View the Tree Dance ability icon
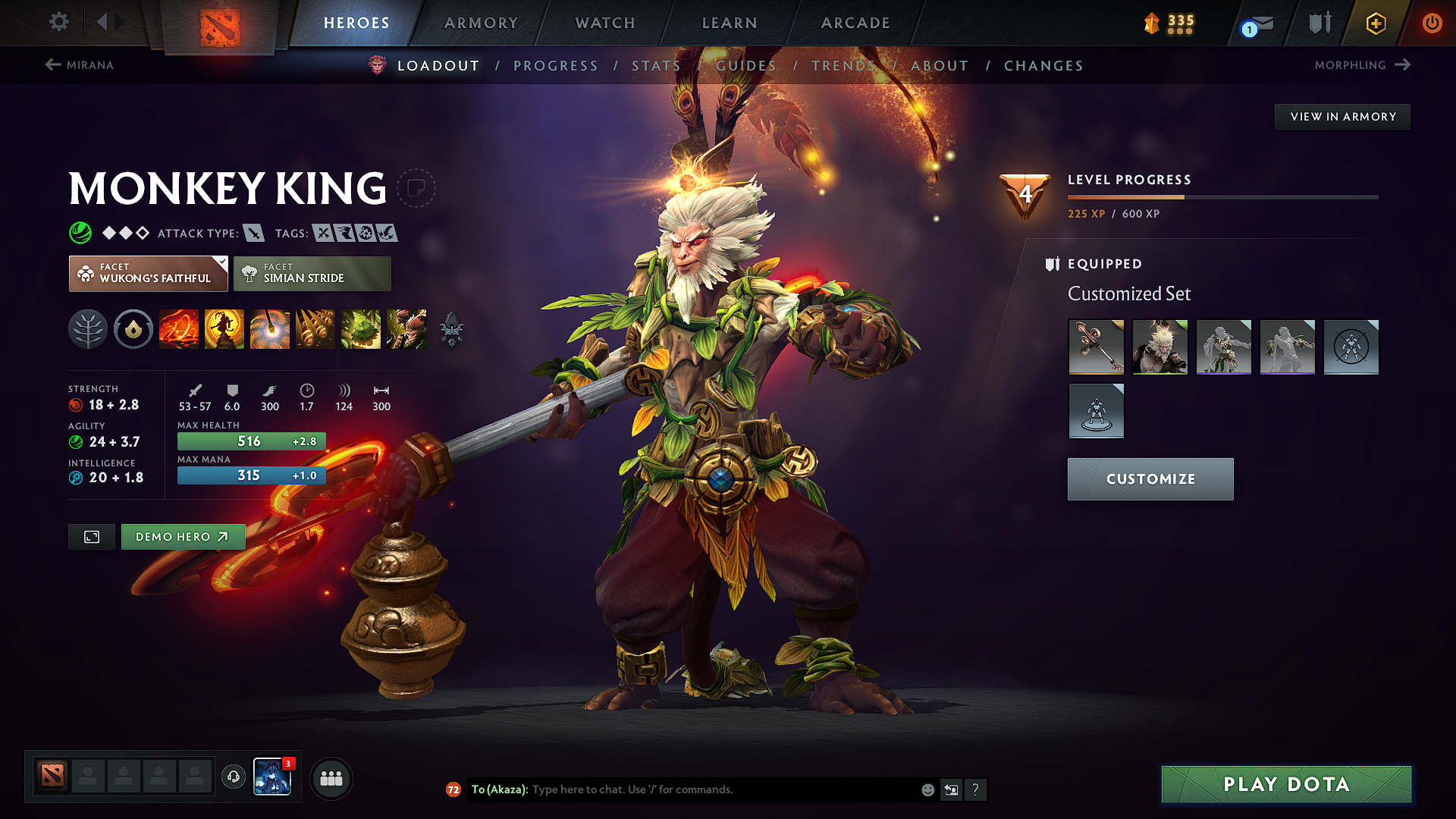The height and width of the screenshot is (819, 1456). click(x=224, y=329)
